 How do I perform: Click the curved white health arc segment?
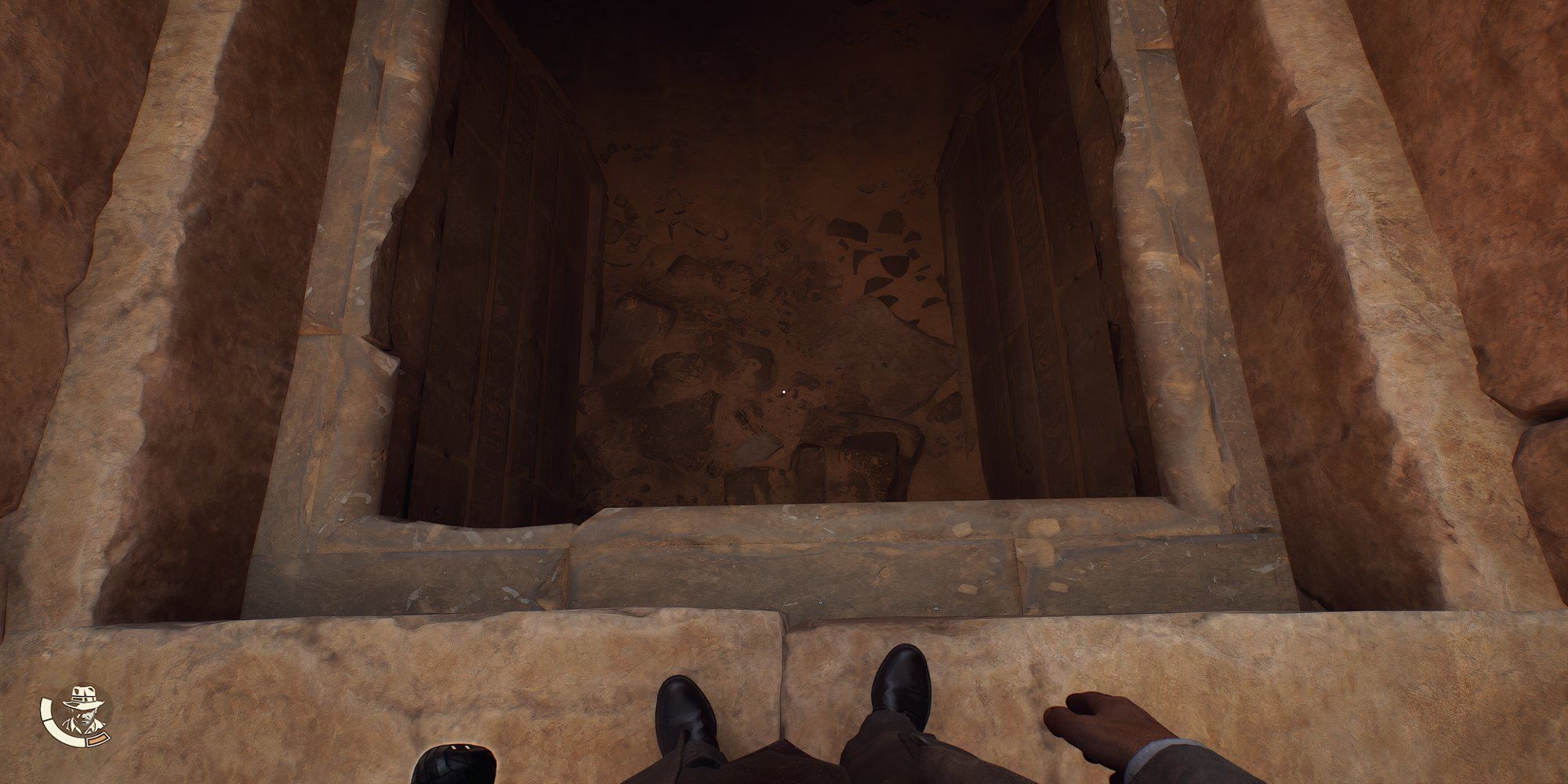coord(60,733)
